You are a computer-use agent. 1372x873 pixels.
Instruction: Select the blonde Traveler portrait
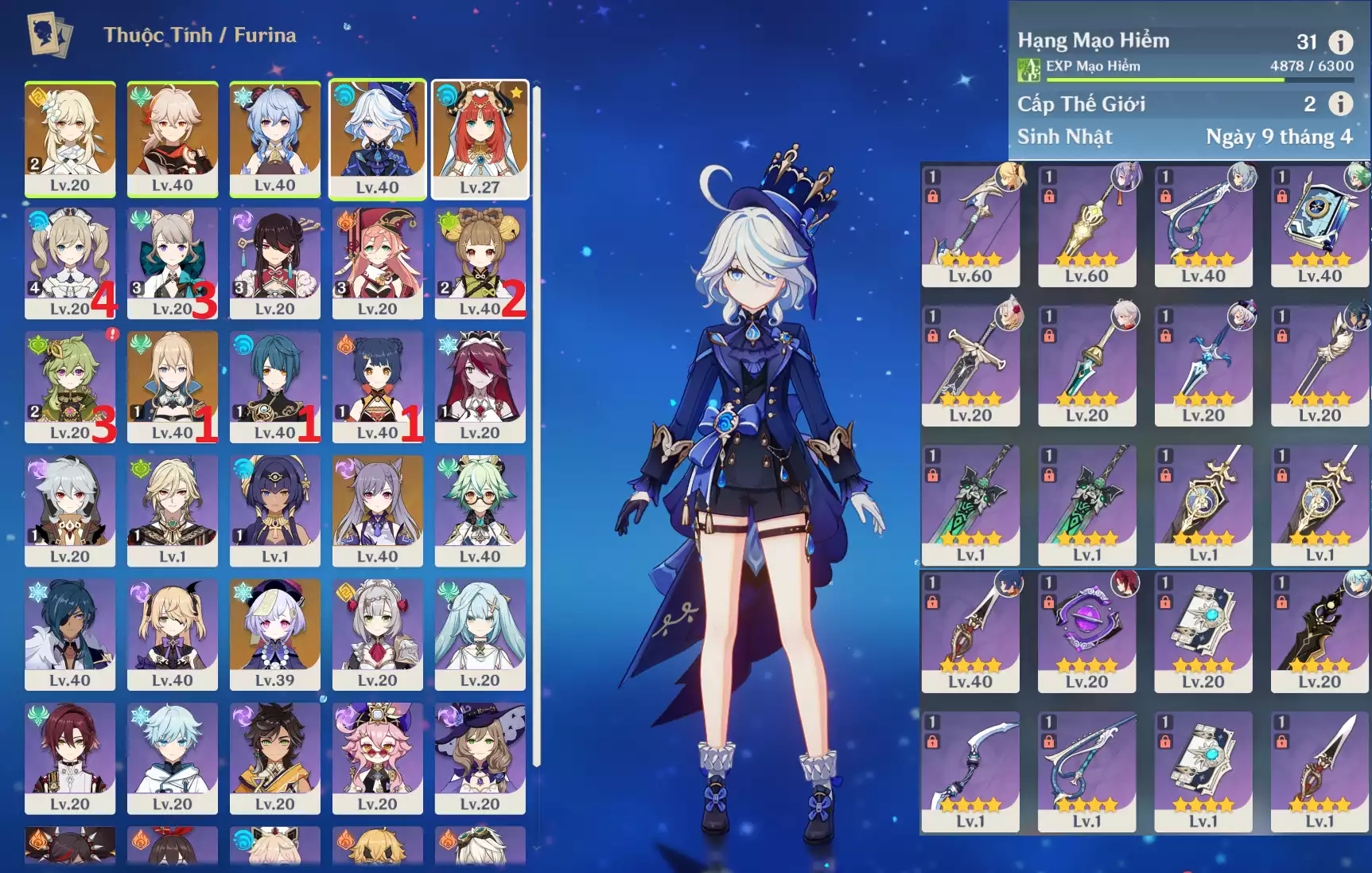point(70,138)
